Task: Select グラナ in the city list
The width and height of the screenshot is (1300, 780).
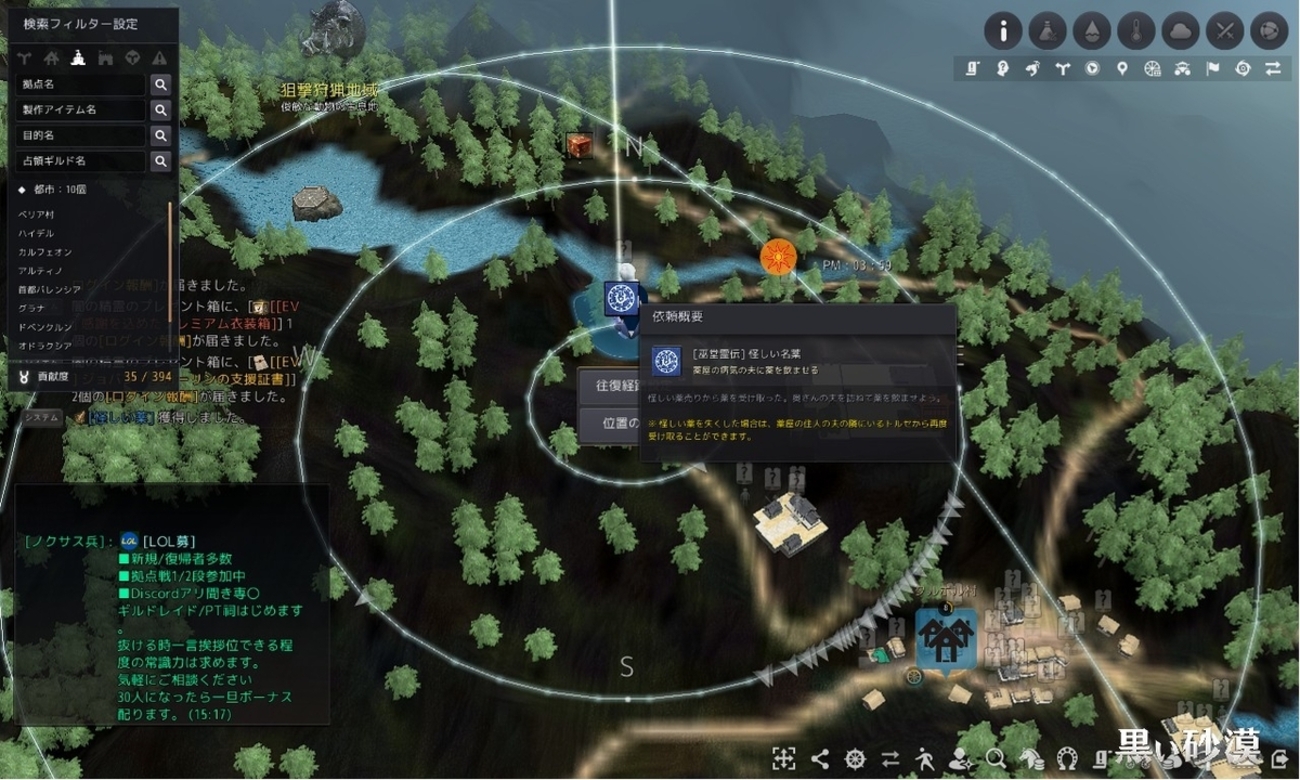Action: 33,308
